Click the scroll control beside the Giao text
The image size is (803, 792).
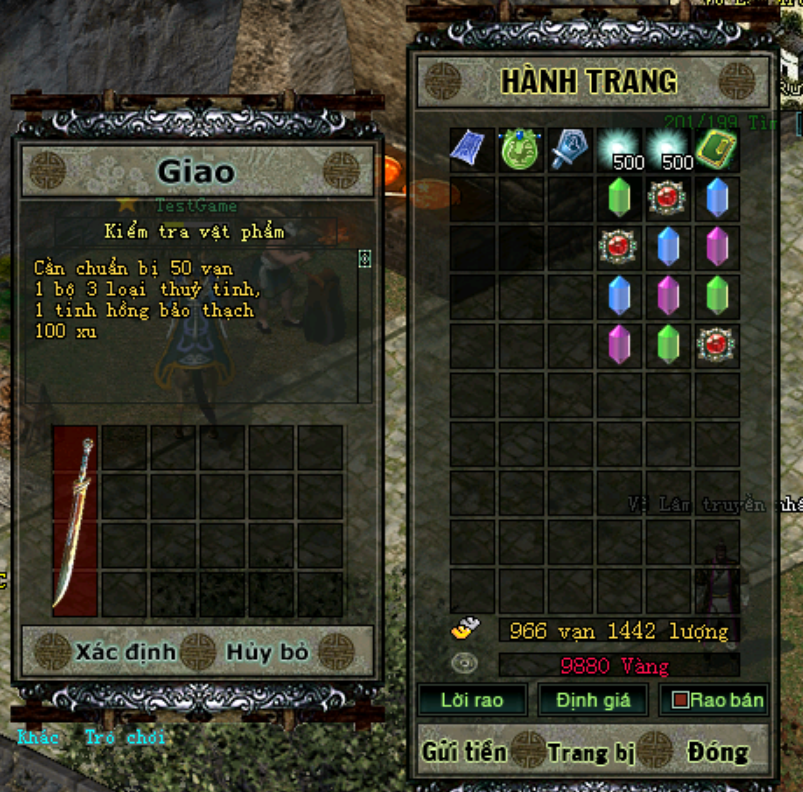pos(364,258)
